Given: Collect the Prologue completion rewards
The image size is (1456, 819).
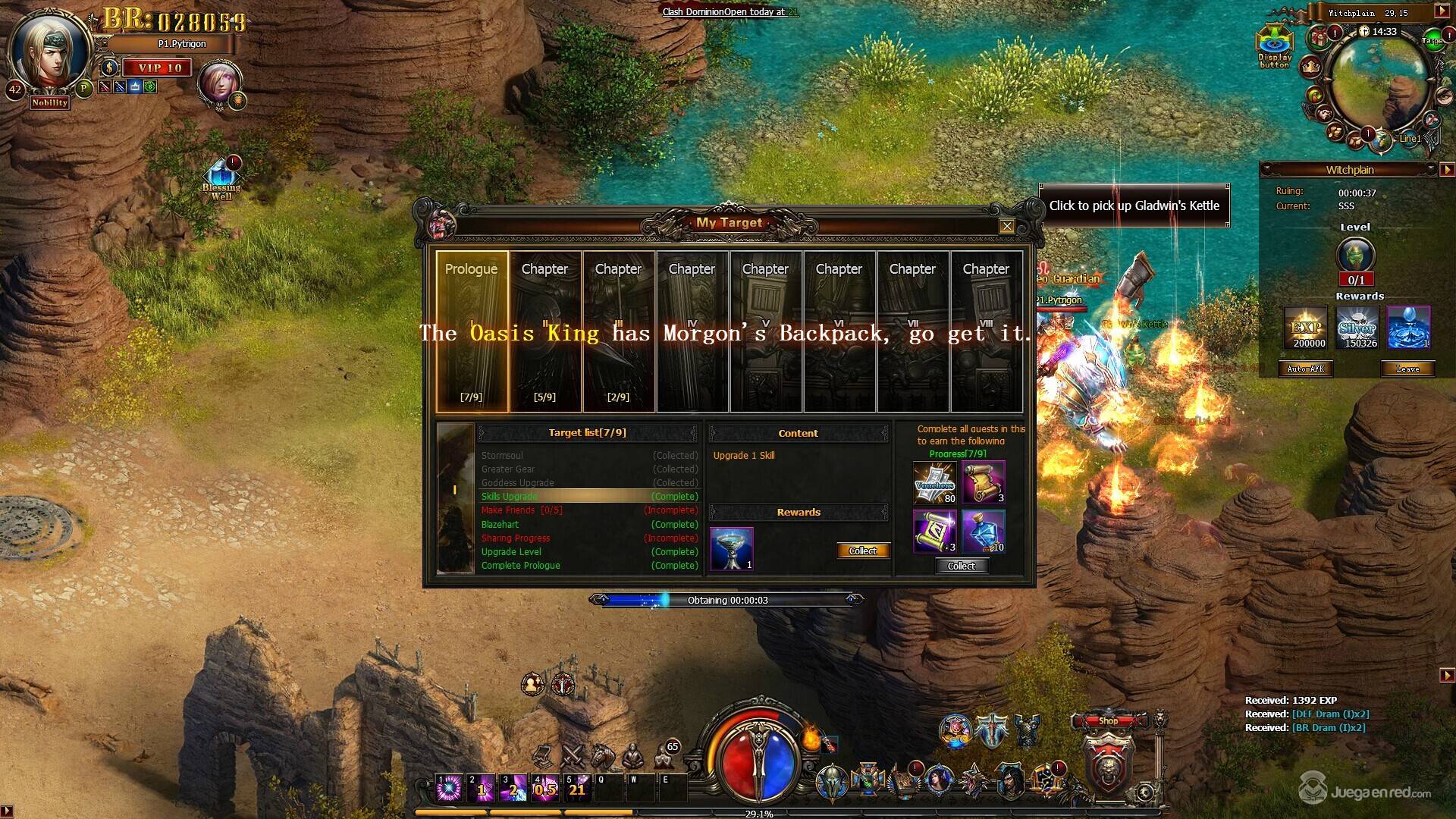Looking at the screenshot, I should tap(961, 566).
